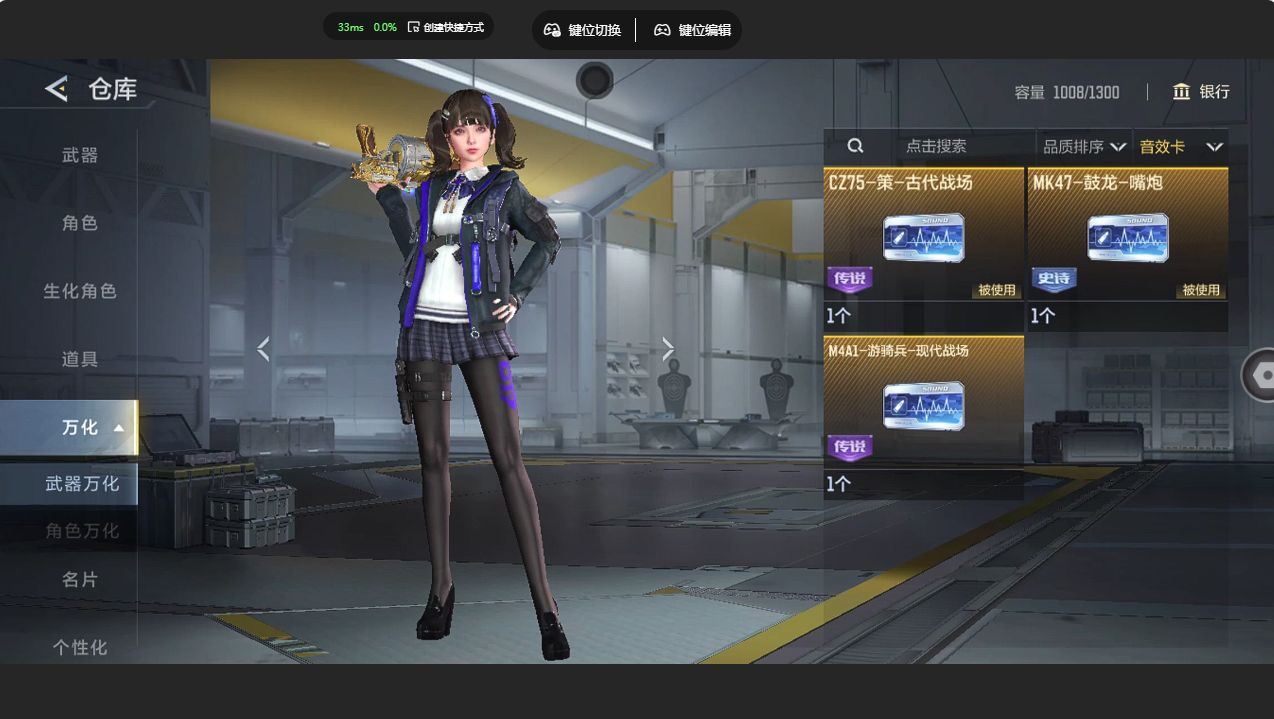Open the 武器 category
Viewport: 1274px width, 719px height.
[x=80, y=155]
